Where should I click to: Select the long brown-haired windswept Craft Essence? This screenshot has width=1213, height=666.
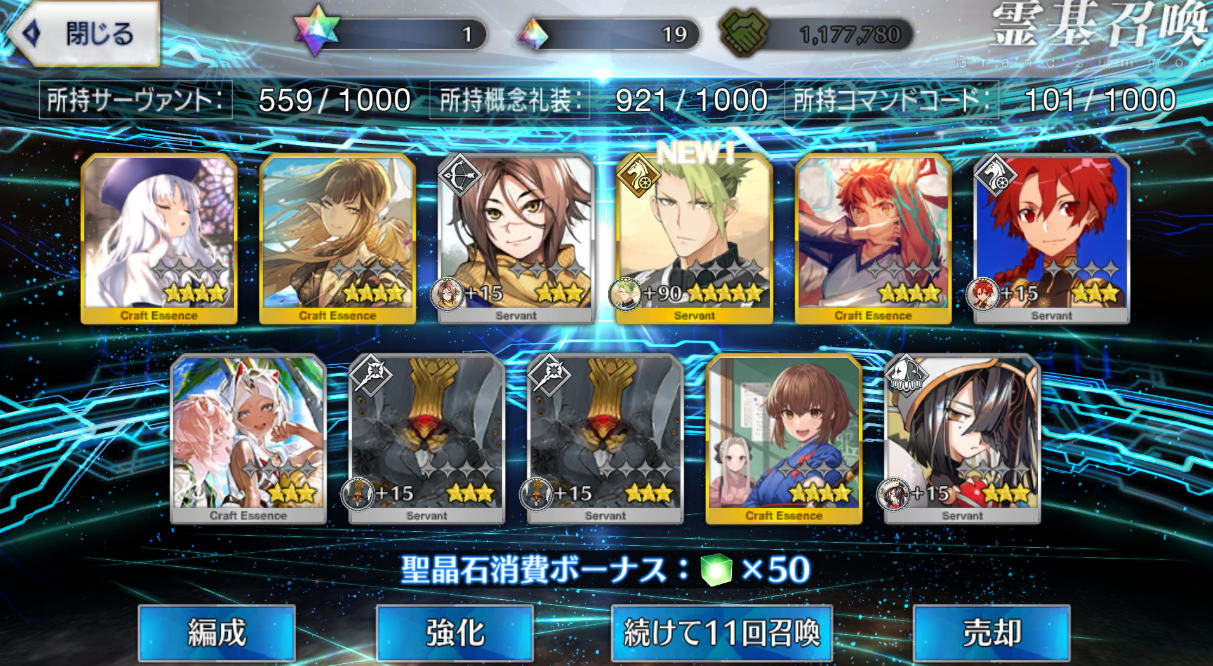pyautogui.click(x=337, y=240)
